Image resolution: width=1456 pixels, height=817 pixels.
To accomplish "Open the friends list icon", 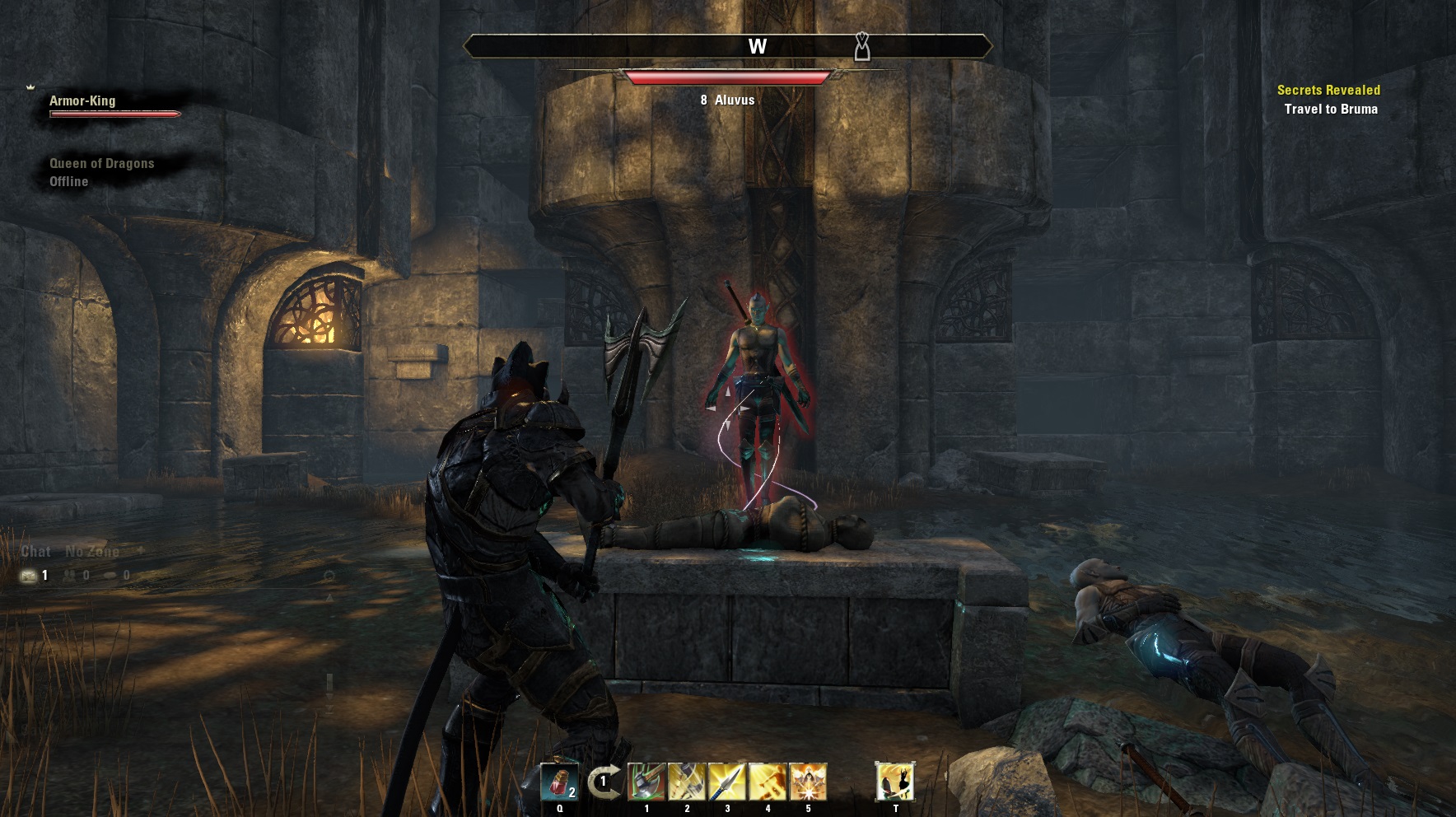I will click(x=71, y=576).
